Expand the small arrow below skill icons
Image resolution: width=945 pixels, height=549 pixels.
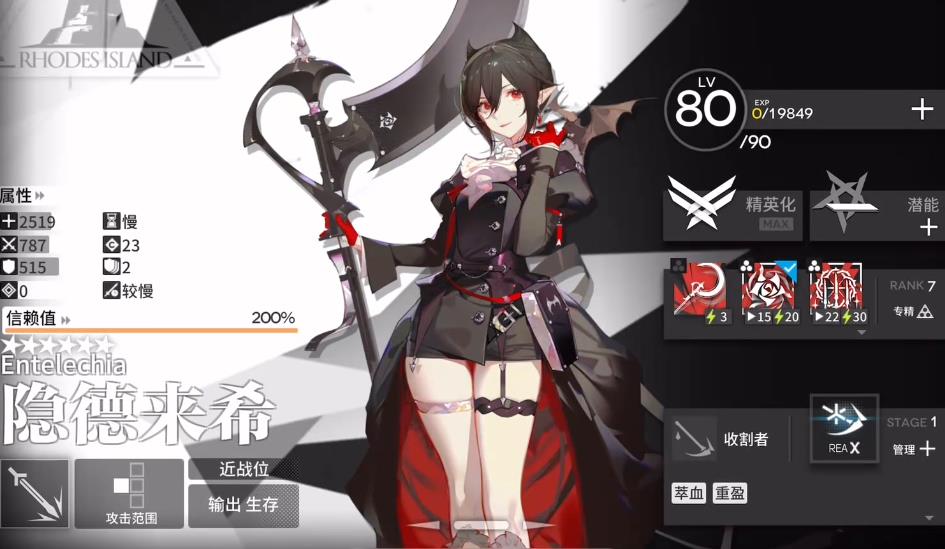[x=862, y=332]
